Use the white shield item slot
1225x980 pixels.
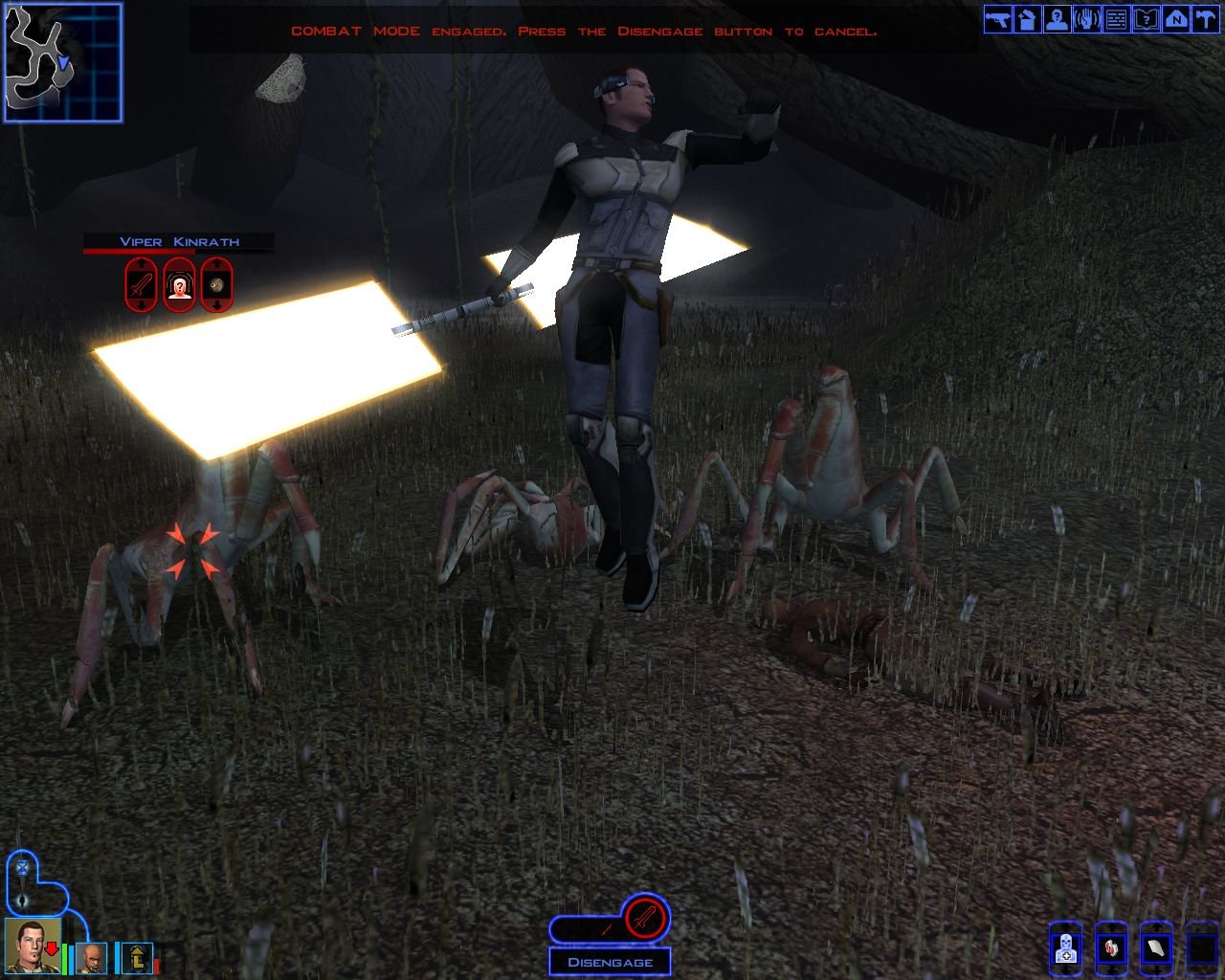(1156, 949)
